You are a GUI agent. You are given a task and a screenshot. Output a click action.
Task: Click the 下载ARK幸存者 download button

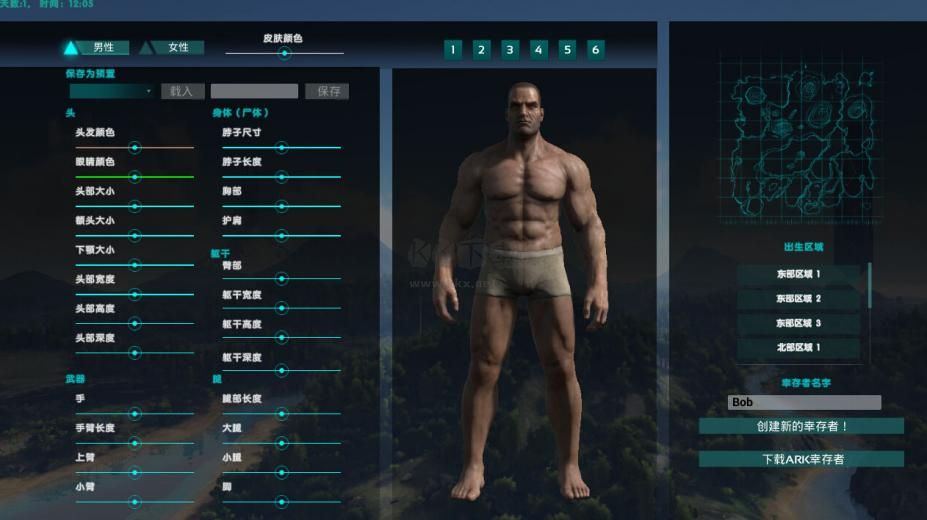801,459
